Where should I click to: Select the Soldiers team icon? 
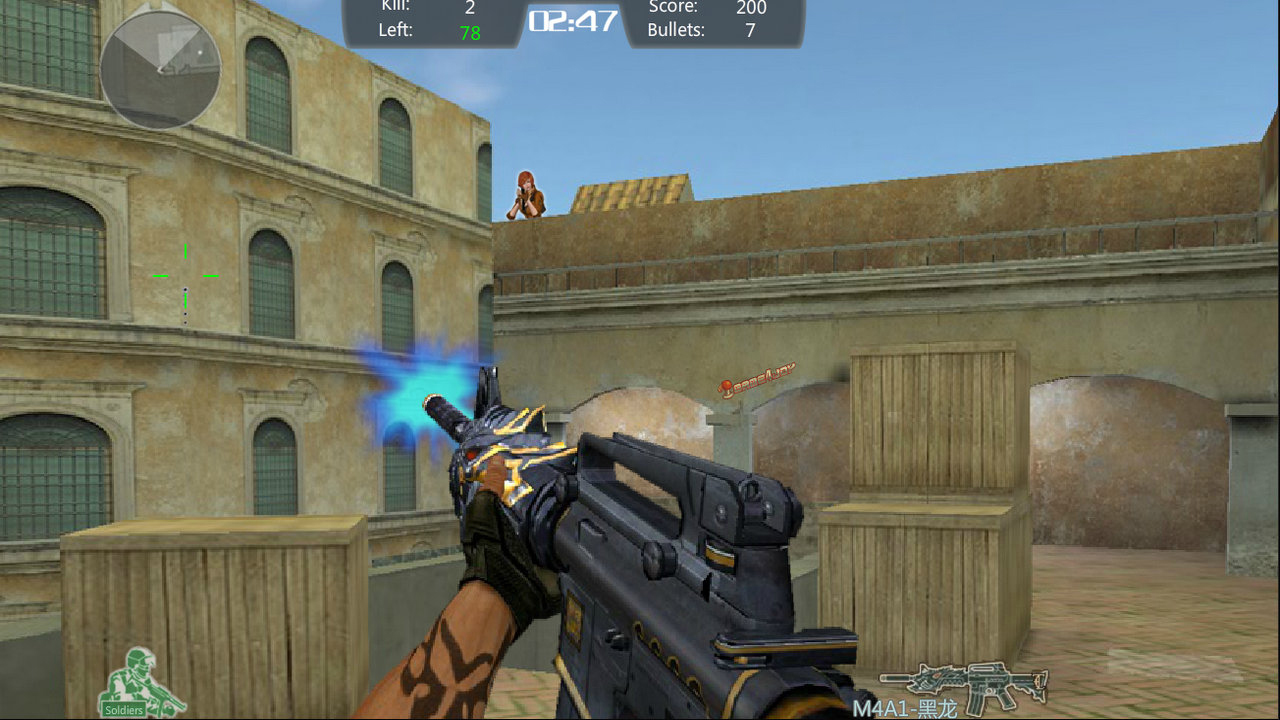click(x=137, y=682)
